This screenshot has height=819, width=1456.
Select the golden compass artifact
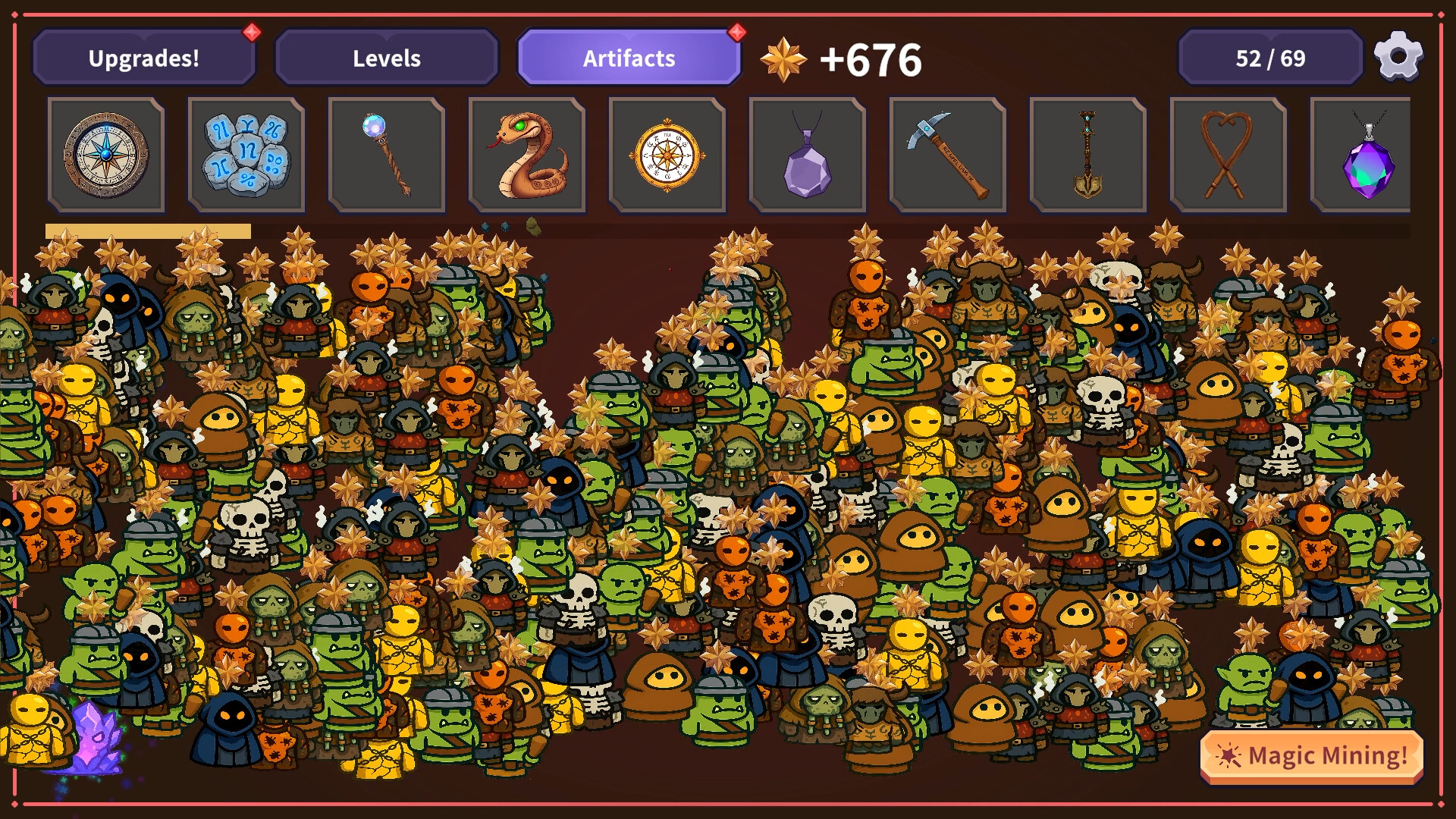click(668, 155)
